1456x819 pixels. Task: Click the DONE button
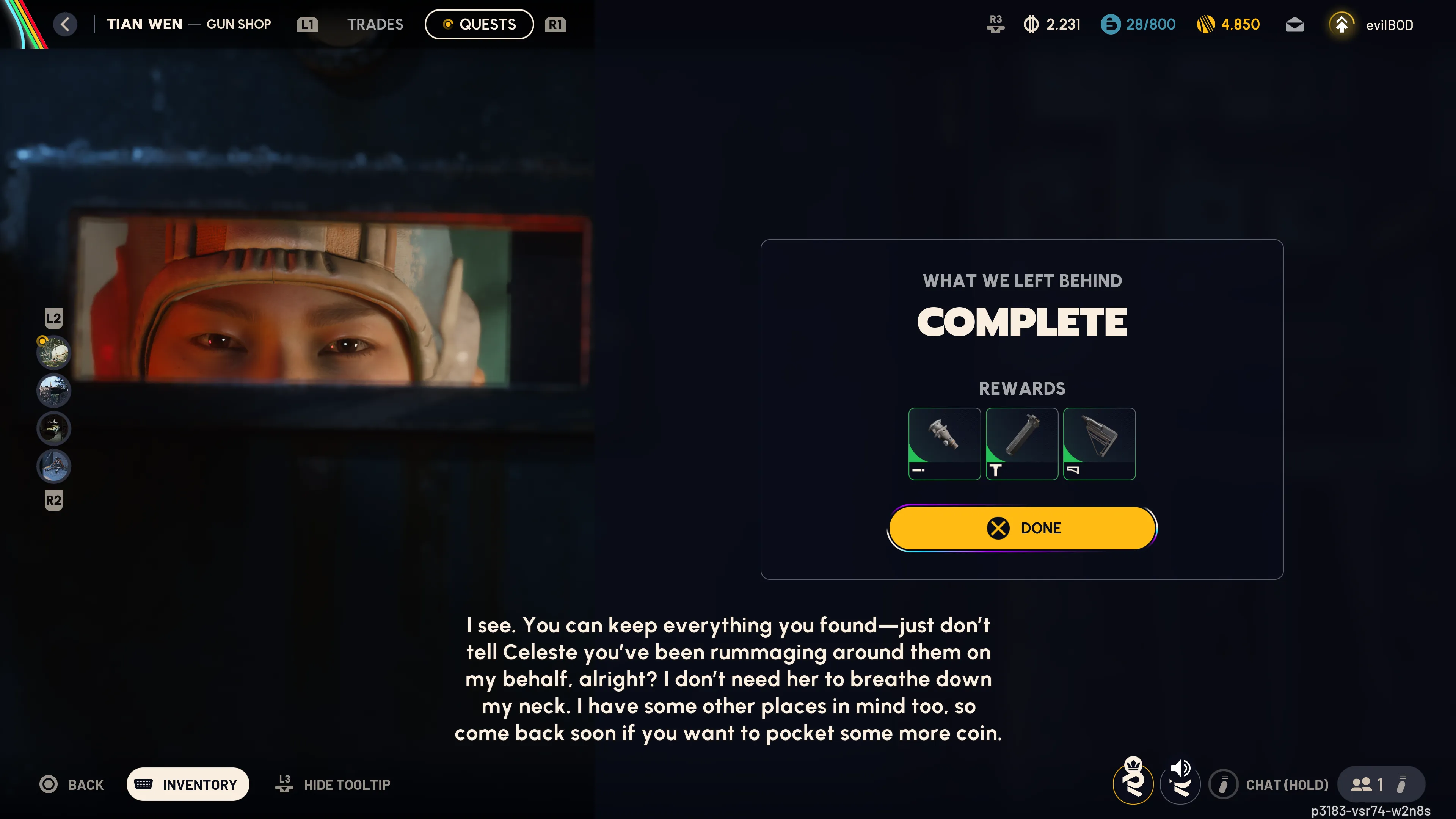coord(1022,528)
